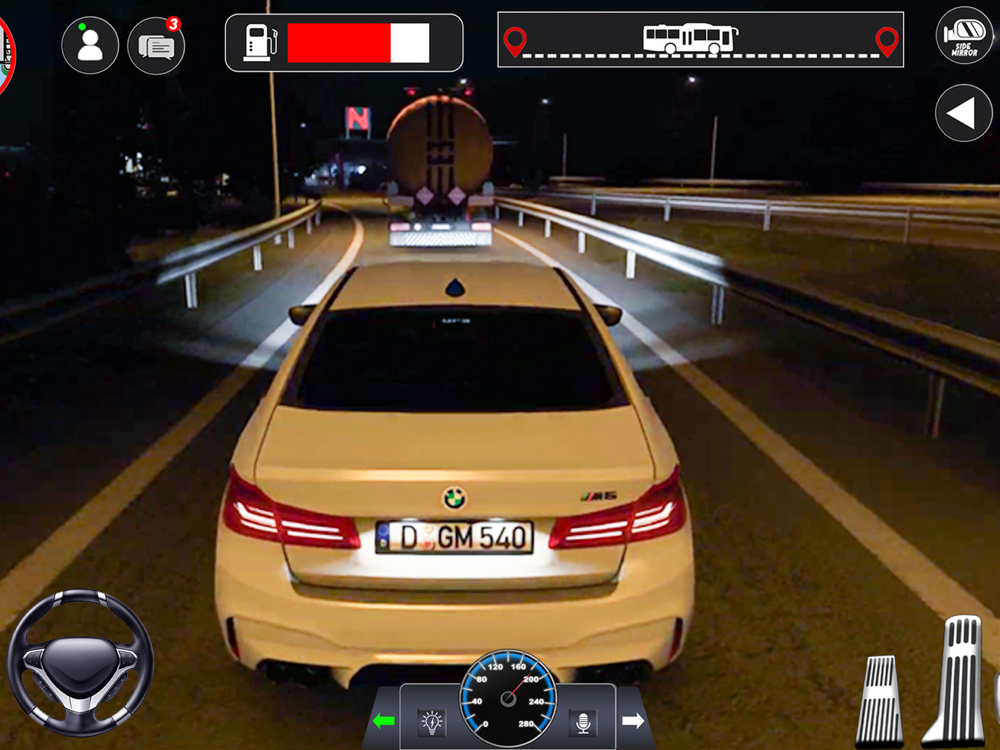Step on the brake pedal
1000x750 pixels.
(880, 700)
